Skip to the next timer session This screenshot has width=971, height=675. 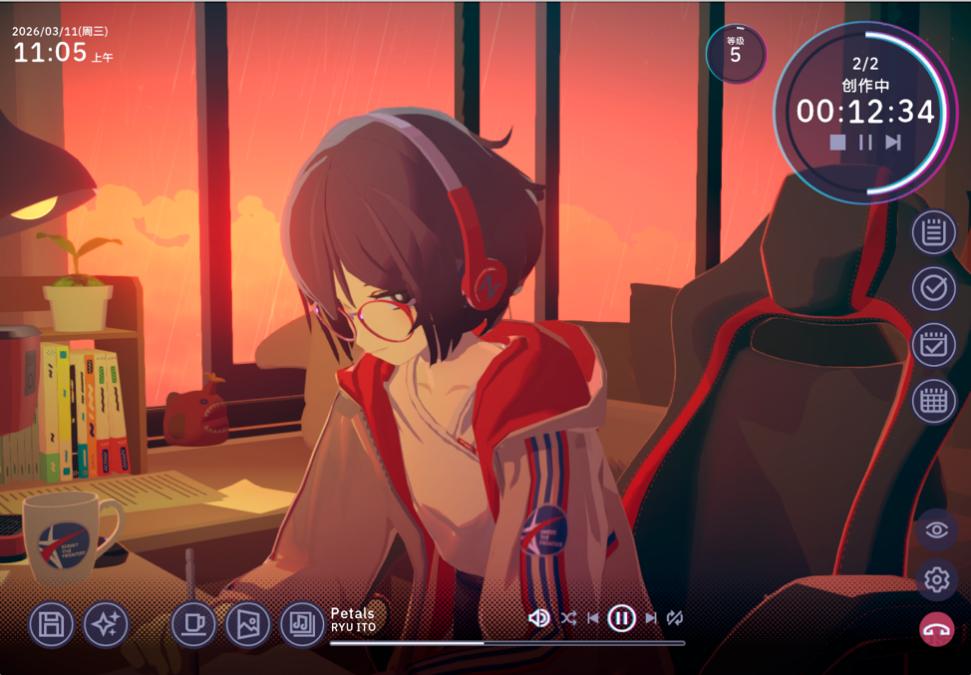[893, 142]
